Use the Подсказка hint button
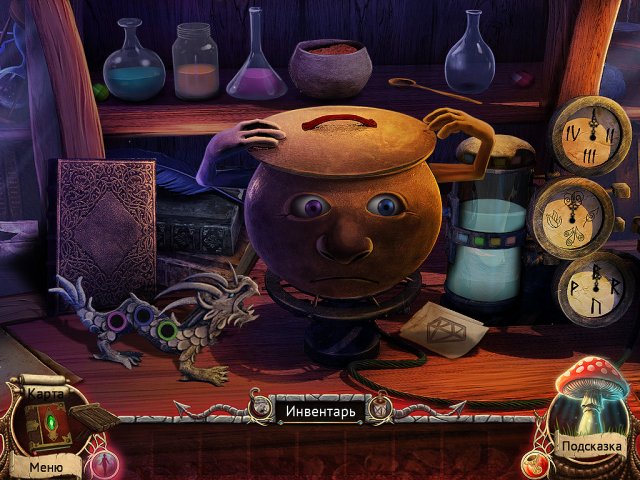 click(x=591, y=447)
